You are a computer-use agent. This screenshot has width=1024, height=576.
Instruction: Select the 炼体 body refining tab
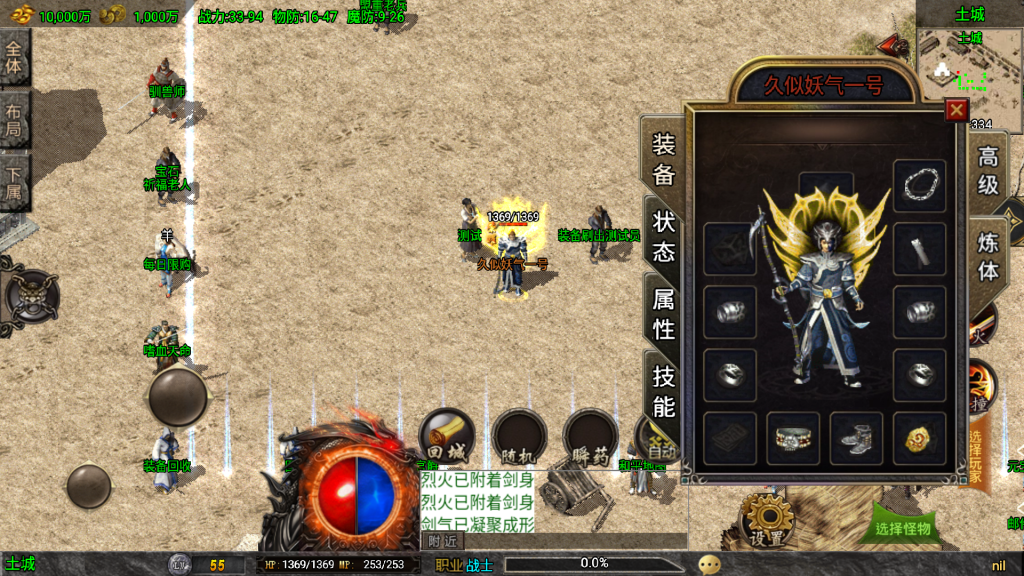point(987,257)
